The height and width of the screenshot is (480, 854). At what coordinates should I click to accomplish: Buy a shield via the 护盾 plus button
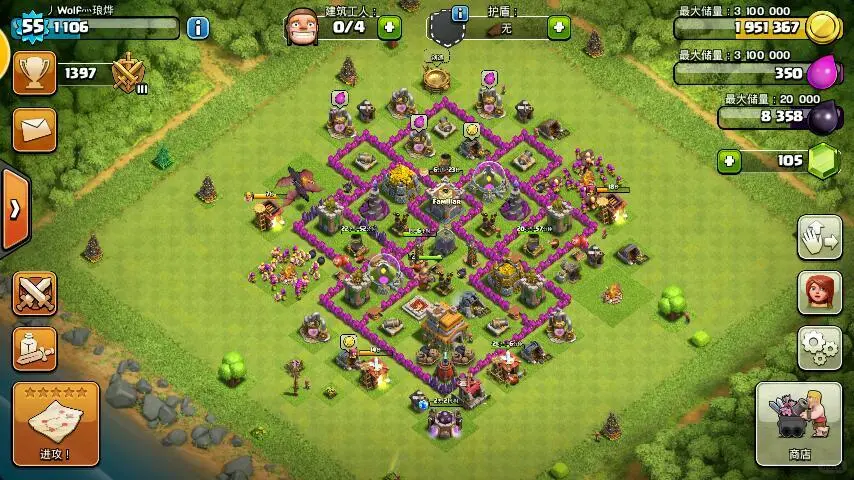click(x=559, y=28)
